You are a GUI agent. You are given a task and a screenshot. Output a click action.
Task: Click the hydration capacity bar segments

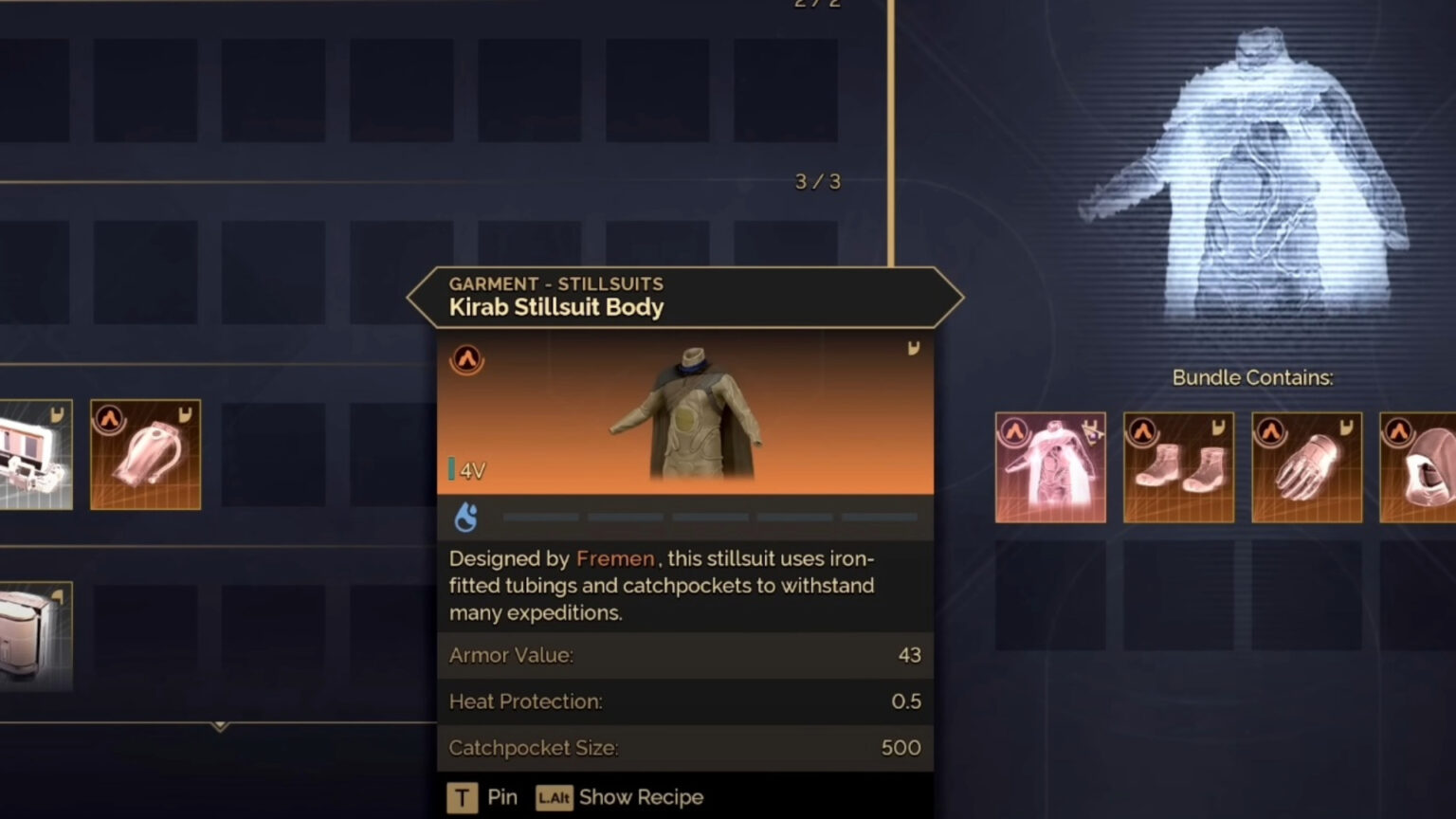[709, 517]
